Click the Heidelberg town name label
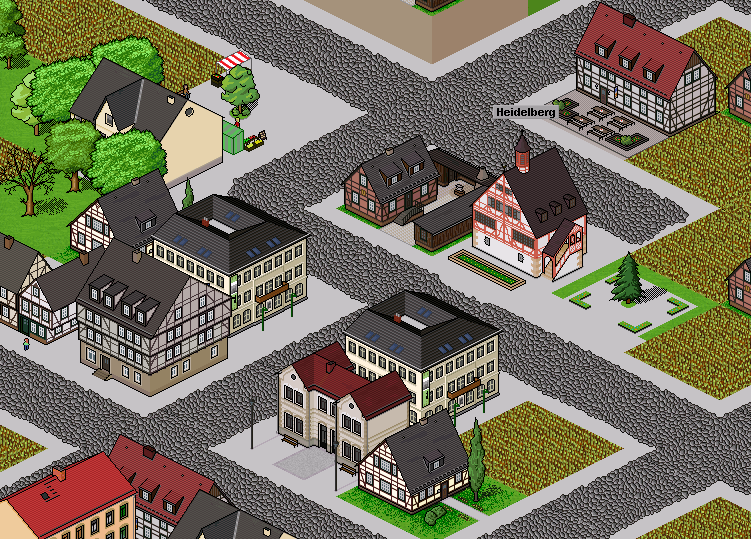The image size is (751, 539). 525,113
